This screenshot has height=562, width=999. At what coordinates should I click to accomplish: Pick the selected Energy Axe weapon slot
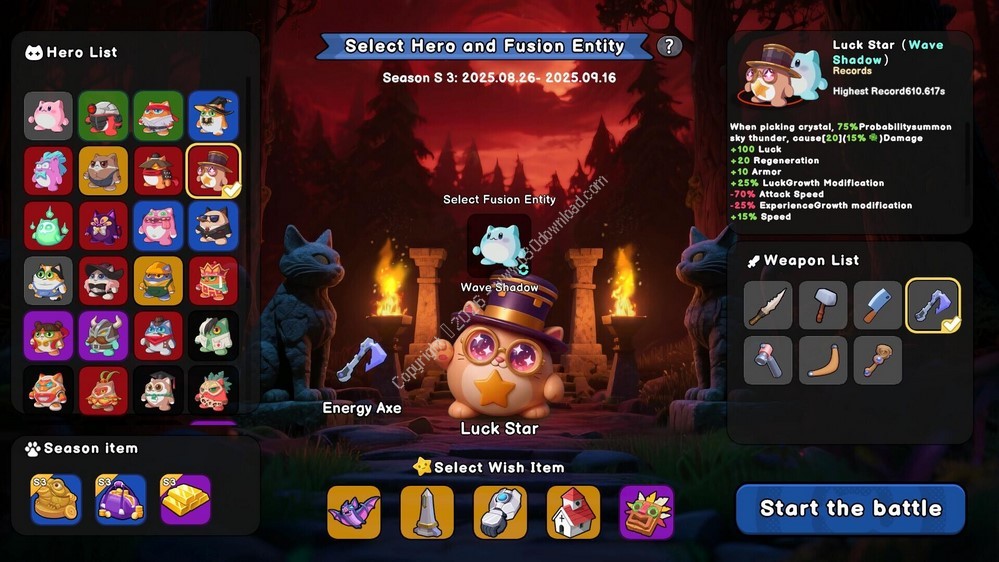[933, 305]
